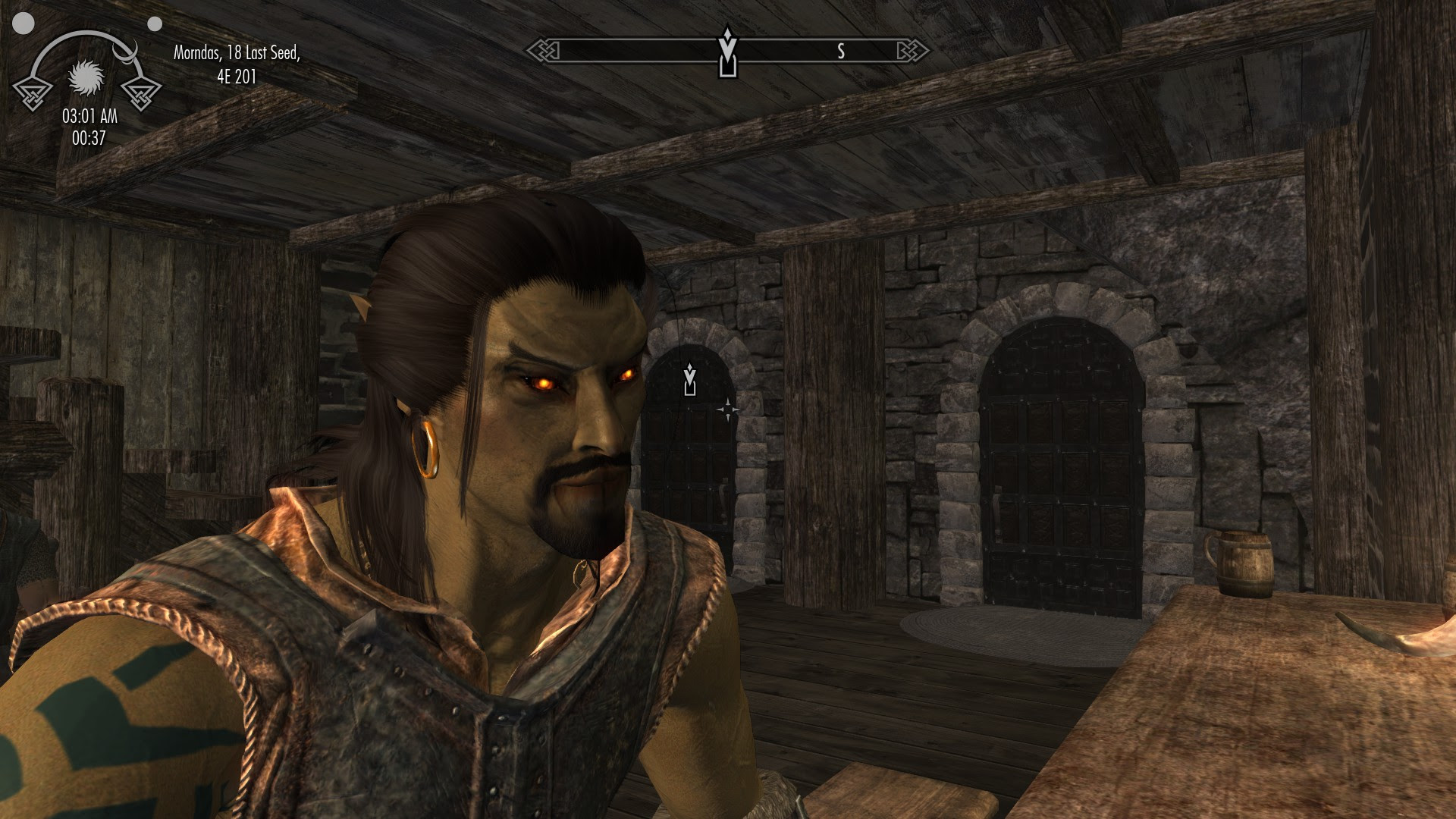The width and height of the screenshot is (1456, 819).
Task: Click the south heading letter on the compass
Action: [x=841, y=52]
